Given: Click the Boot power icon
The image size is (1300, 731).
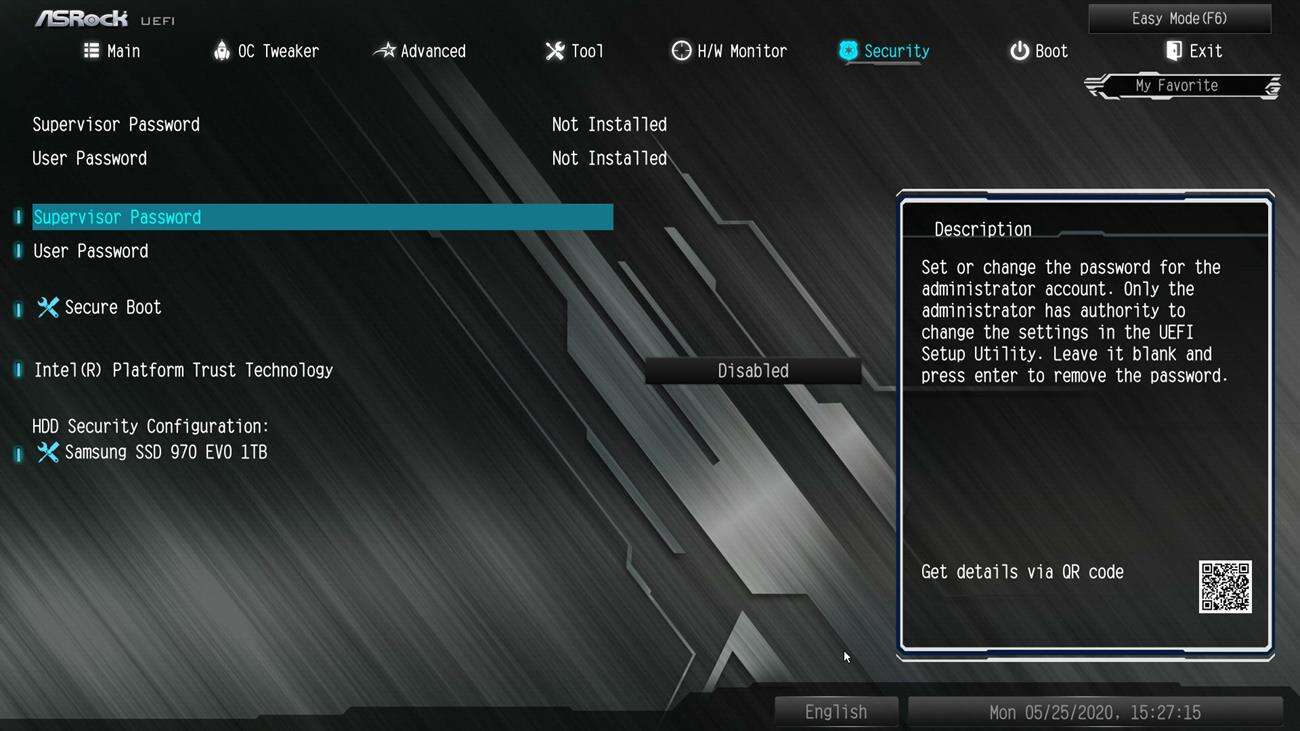Looking at the screenshot, I should [1017, 50].
